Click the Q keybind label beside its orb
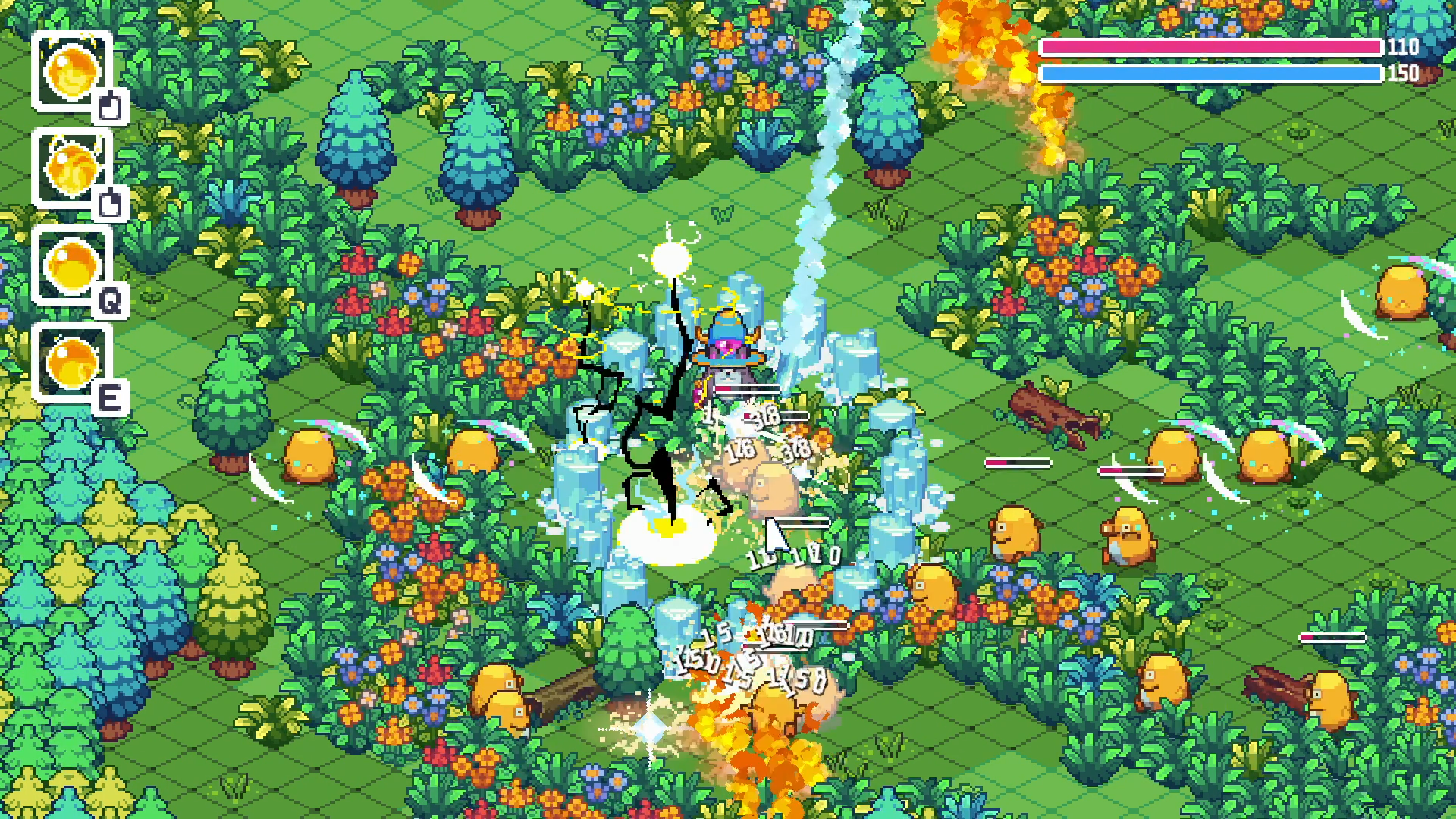Screen dimensions: 1456x819 (112, 302)
